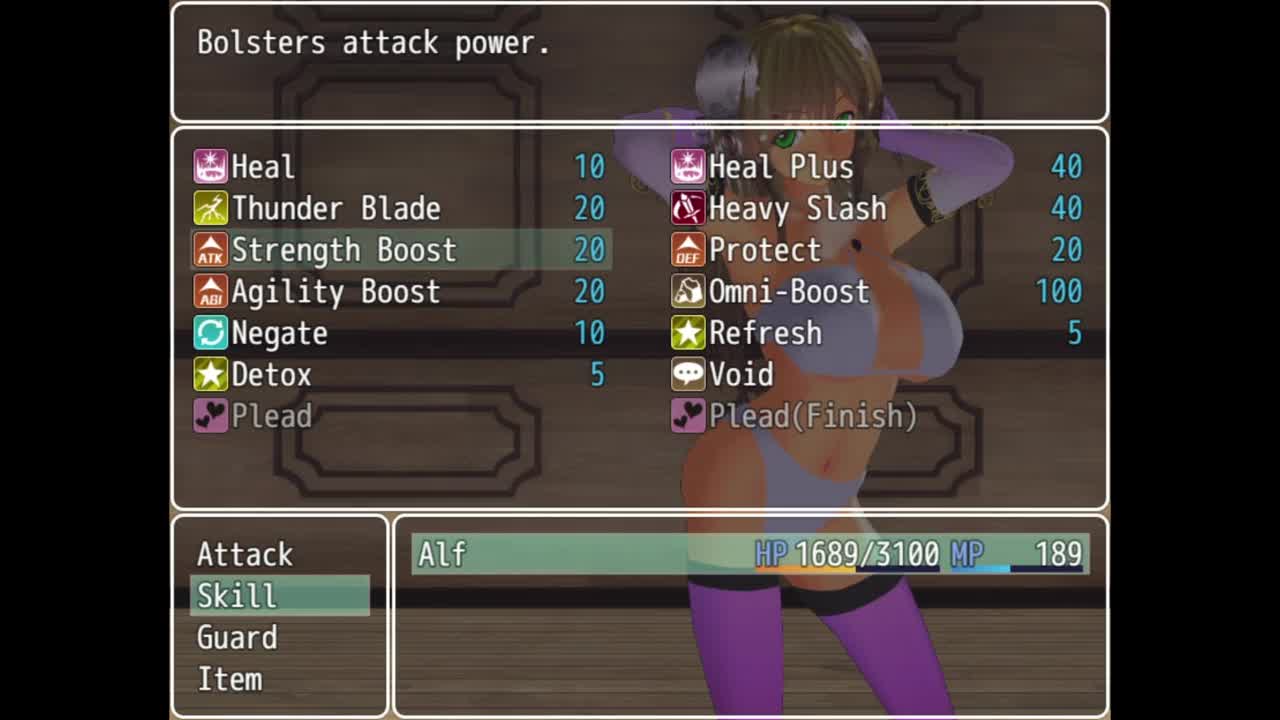Screen dimensions: 1280x720
Task: Activate the Protect skill
Action: (878, 250)
